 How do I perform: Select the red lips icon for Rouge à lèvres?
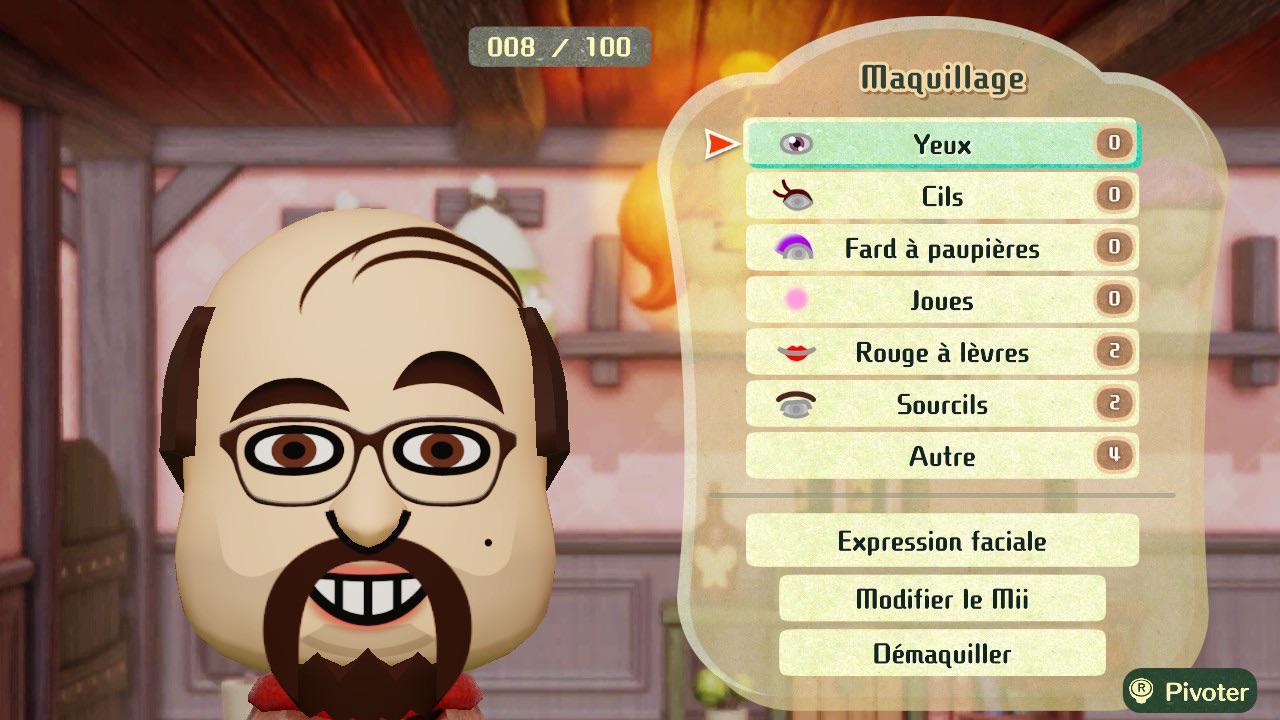[x=796, y=352]
